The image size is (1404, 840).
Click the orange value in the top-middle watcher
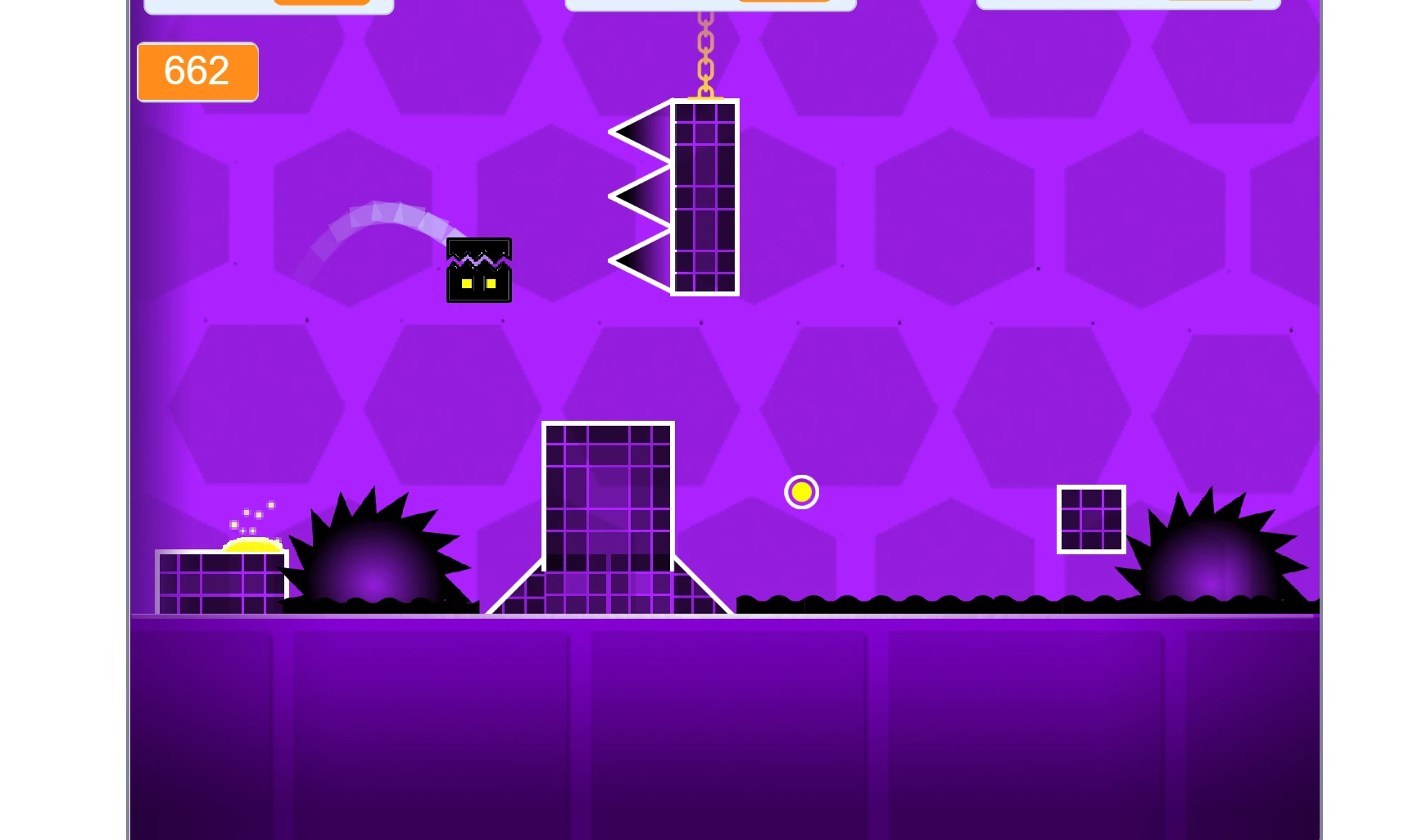(784, 2)
